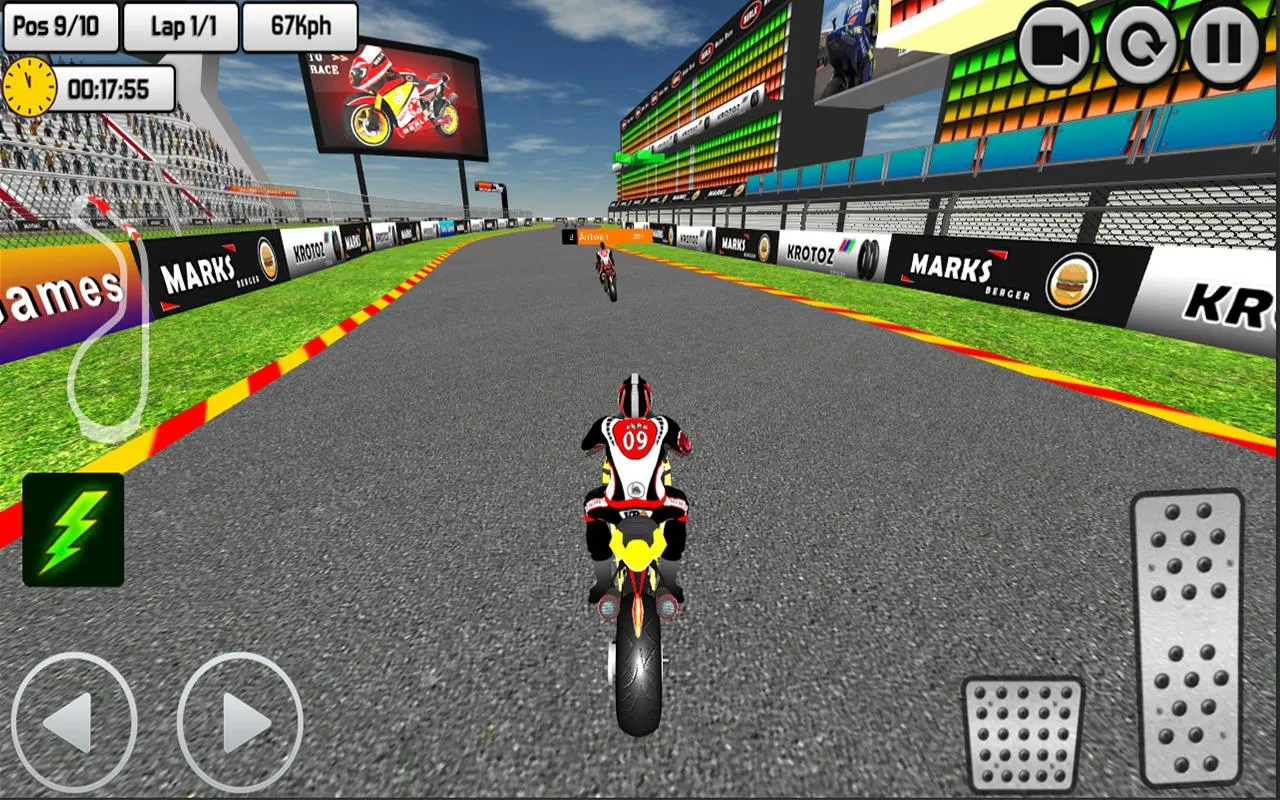Image resolution: width=1280 pixels, height=800 pixels.
Task: Open the Lap 1/1 progress display
Action: coord(180,26)
